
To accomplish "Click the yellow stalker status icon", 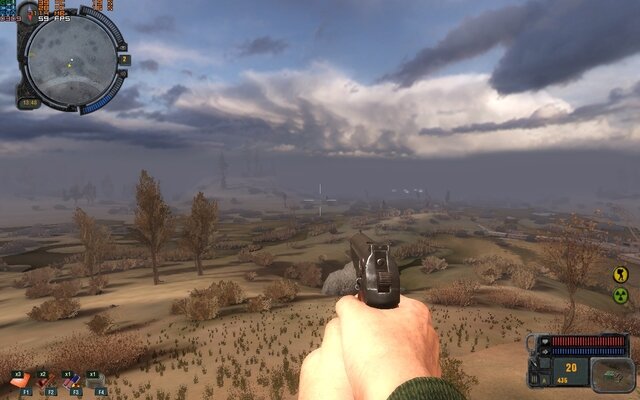I will (x=620, y=274).
